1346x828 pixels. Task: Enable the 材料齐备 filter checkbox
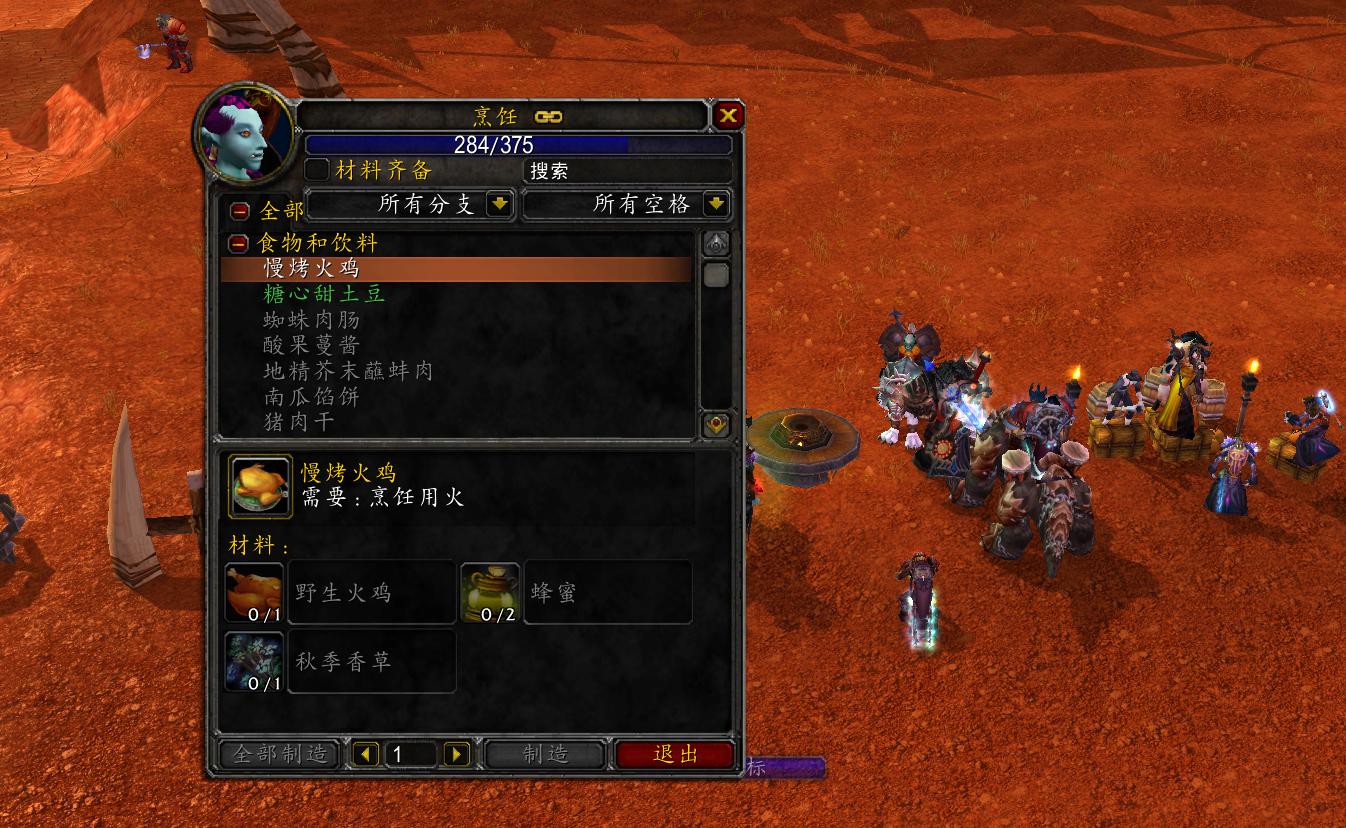tap(318, 170)
